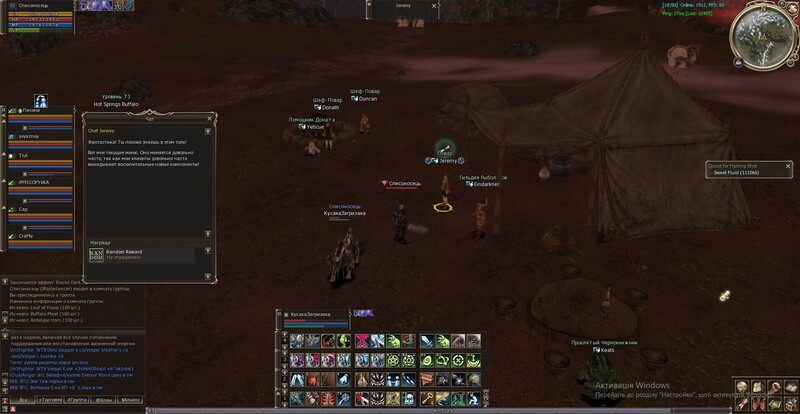
Task: Select party member Crafty
Action: click(28, 236)
